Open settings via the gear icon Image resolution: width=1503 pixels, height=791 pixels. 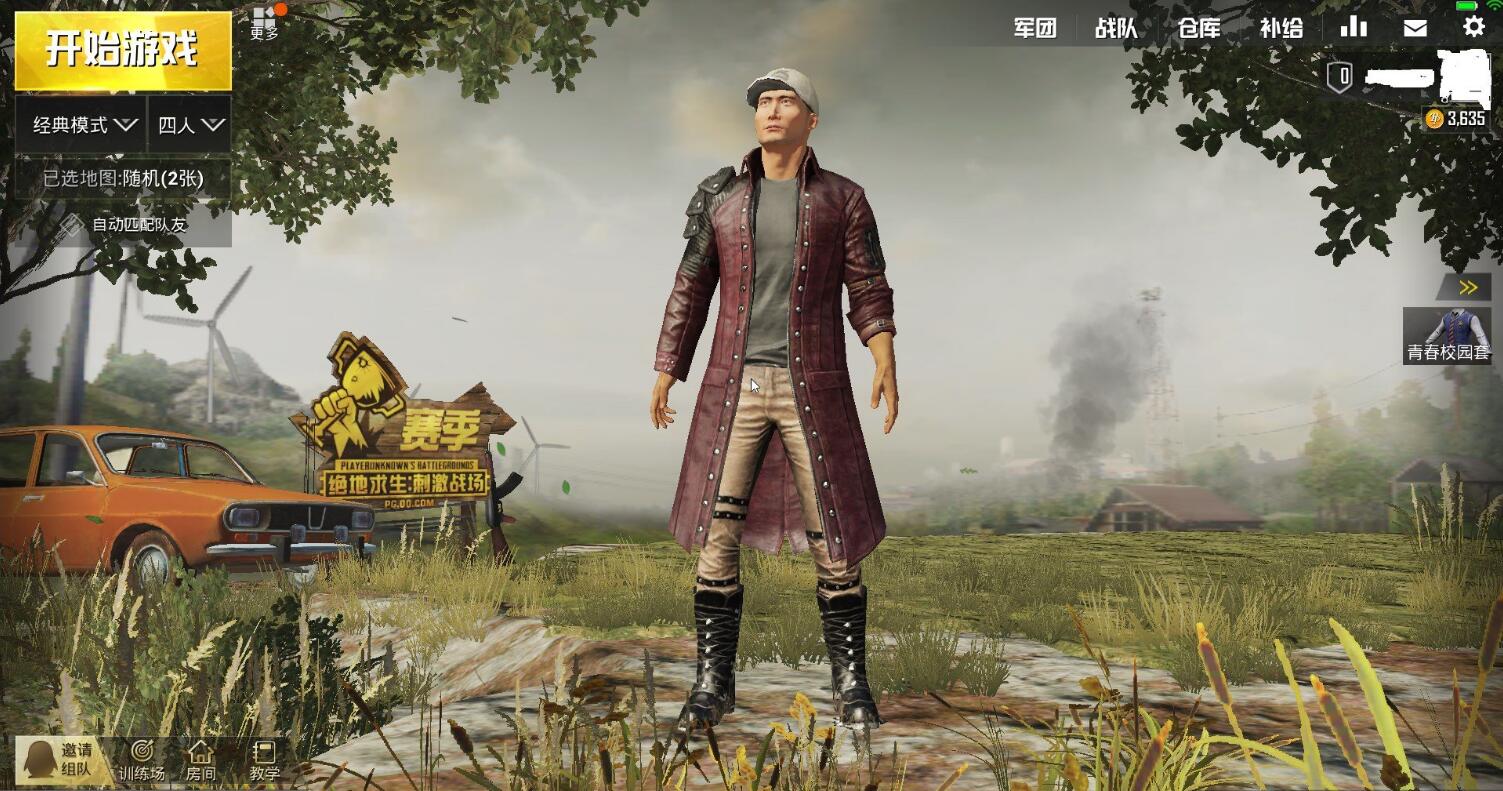(1474, 27)
